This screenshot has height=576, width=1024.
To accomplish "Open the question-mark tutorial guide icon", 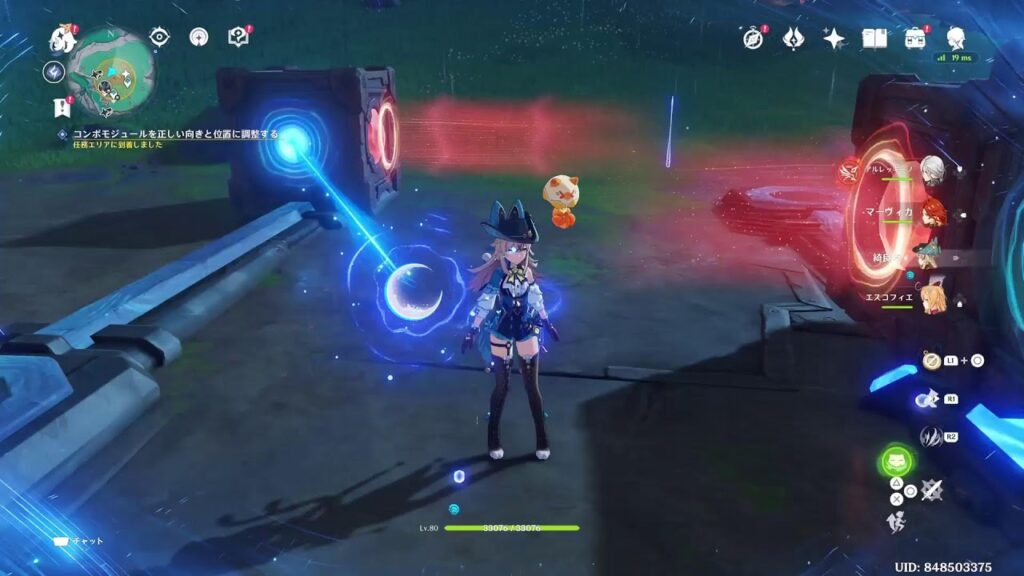I will coord(238,38).
